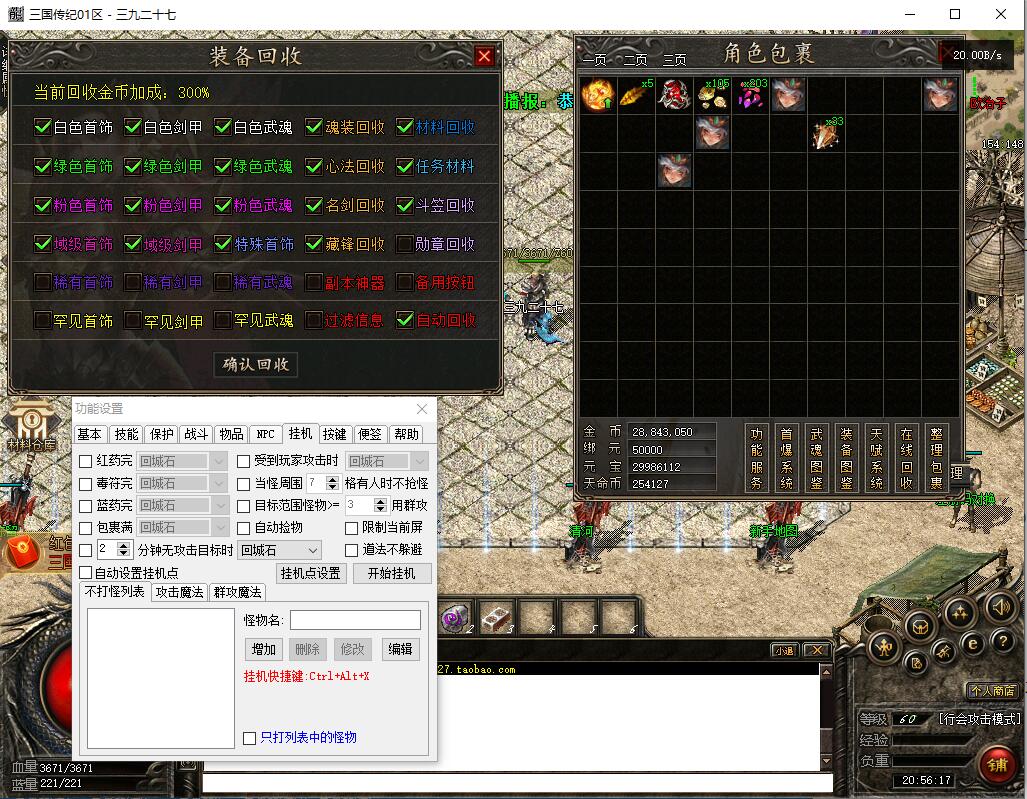Click the 整理包裹 sort bag button
1027x799 pixels.
click(936, 457)
